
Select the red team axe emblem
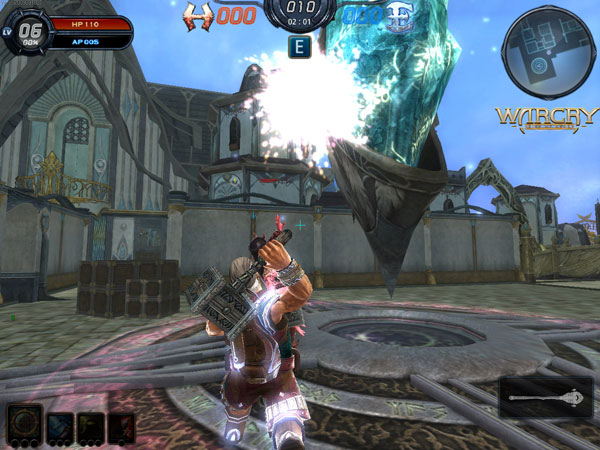point(200,16)
